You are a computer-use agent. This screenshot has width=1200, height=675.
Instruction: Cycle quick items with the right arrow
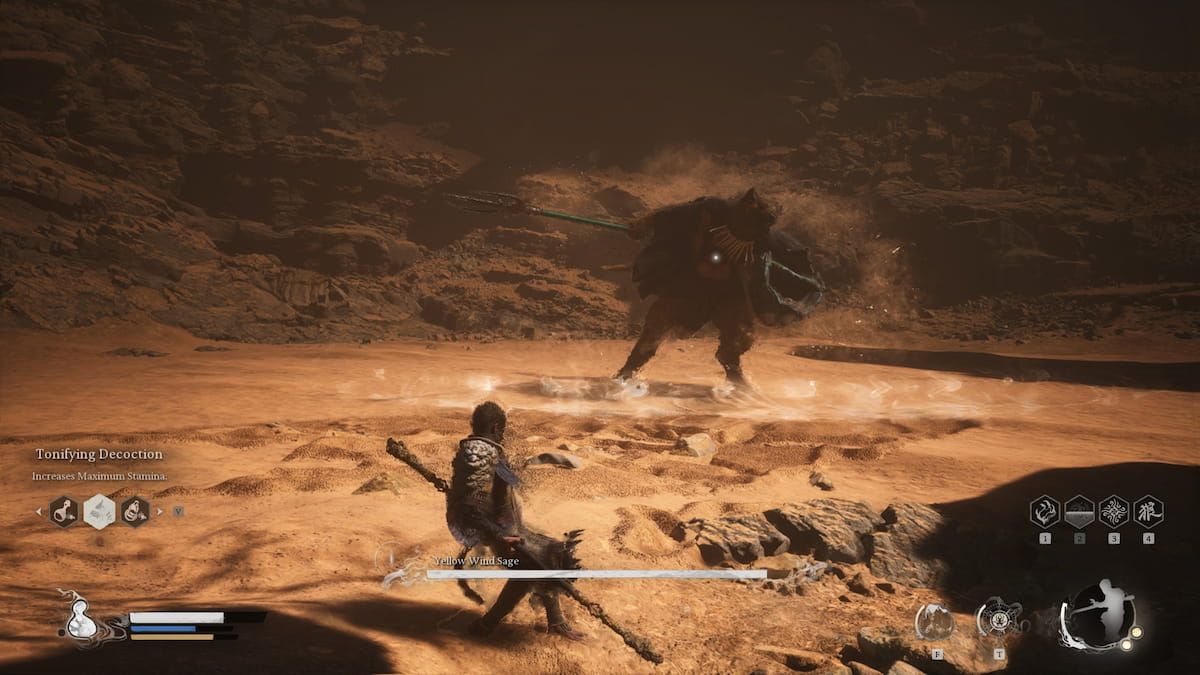(x=160, y=512)
